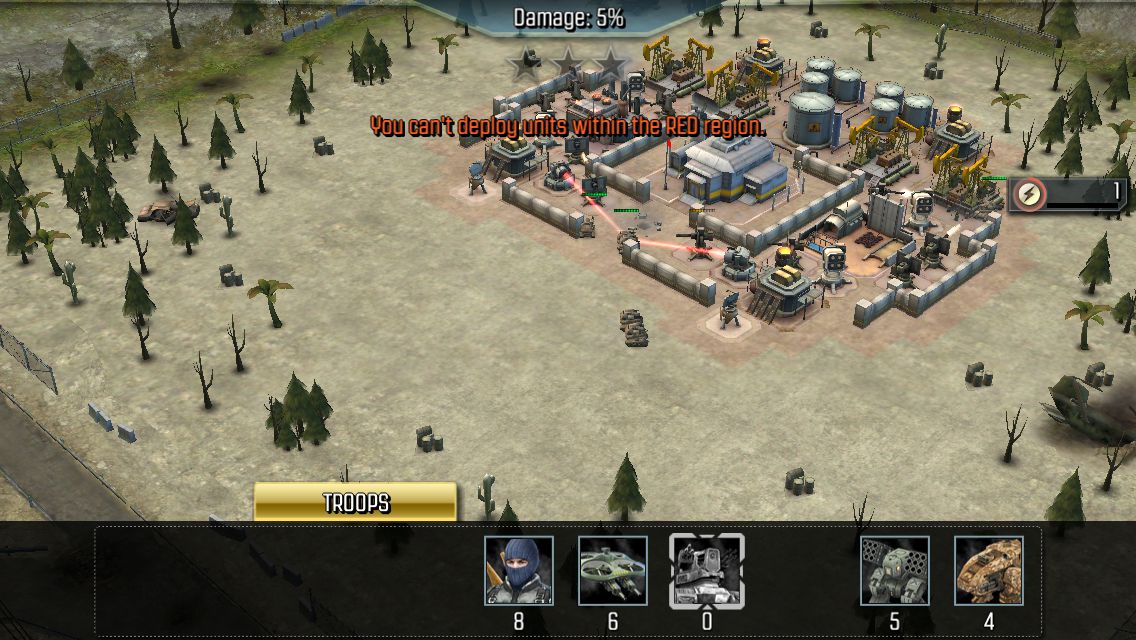Pick the green mech walker troop card
1136x640 pixels.
[894, 571]
